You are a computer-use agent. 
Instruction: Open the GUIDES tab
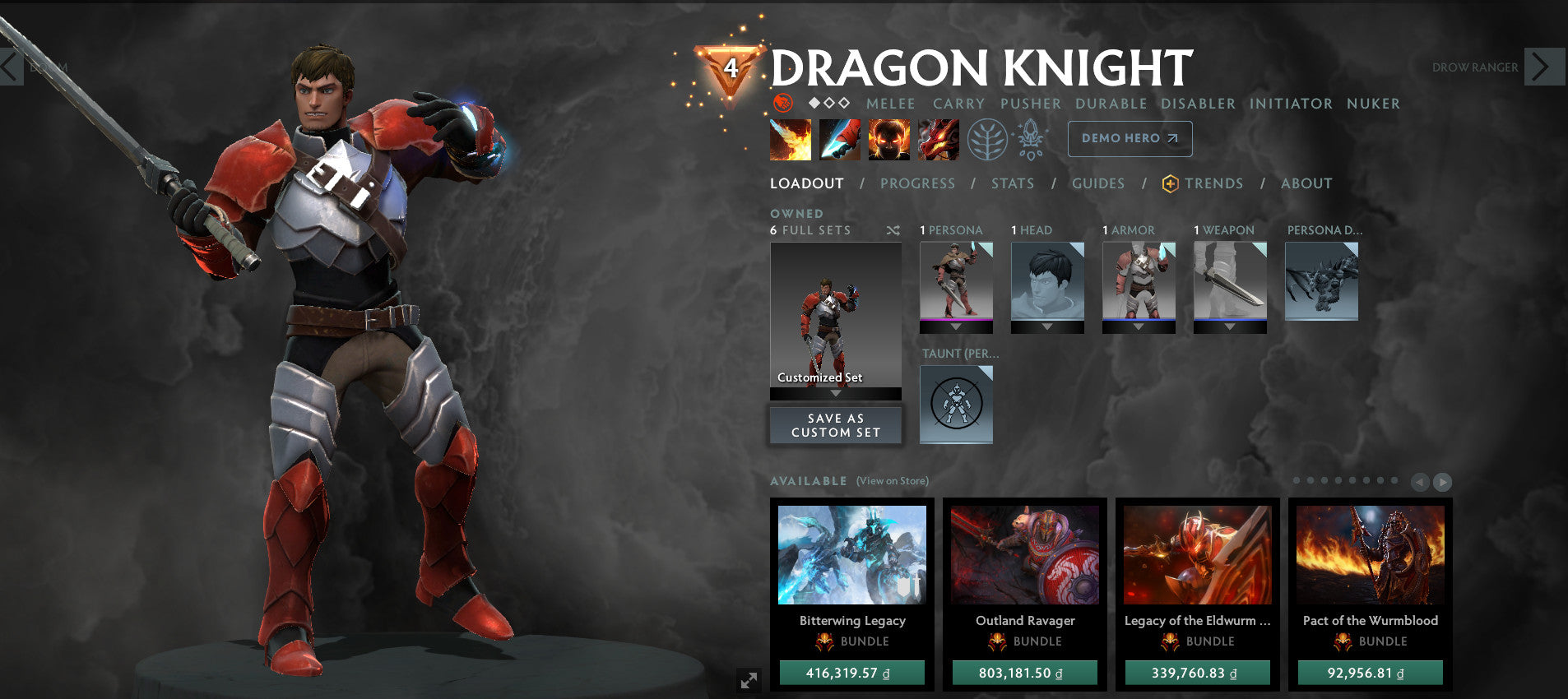[x=1097, y=183]
